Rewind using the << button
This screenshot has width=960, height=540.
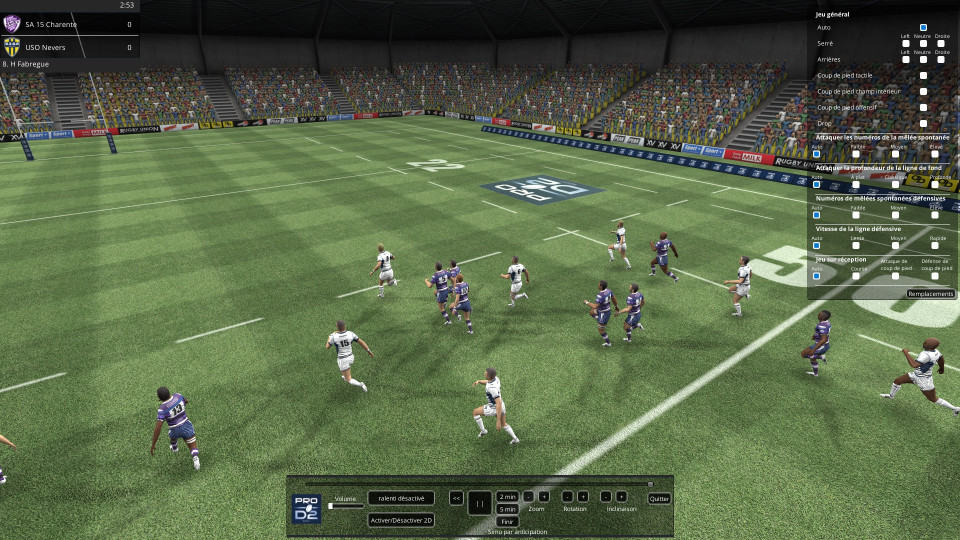[456, 498]
